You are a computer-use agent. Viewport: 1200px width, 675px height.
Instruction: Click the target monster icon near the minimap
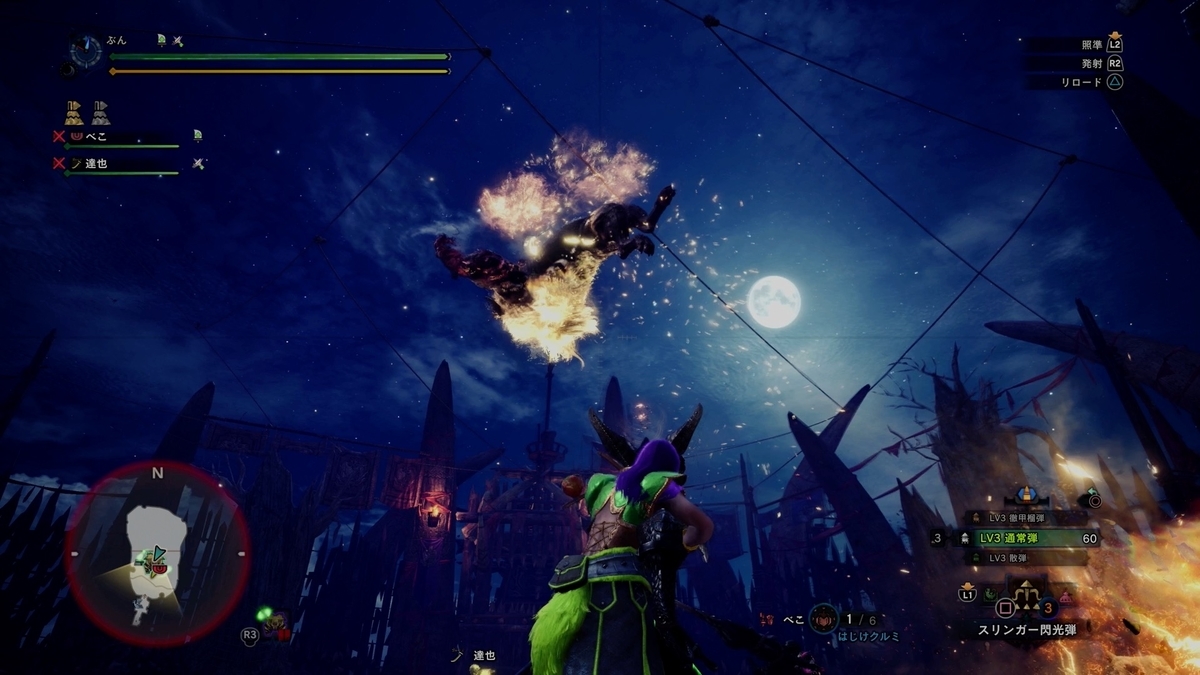coord(273,625)
